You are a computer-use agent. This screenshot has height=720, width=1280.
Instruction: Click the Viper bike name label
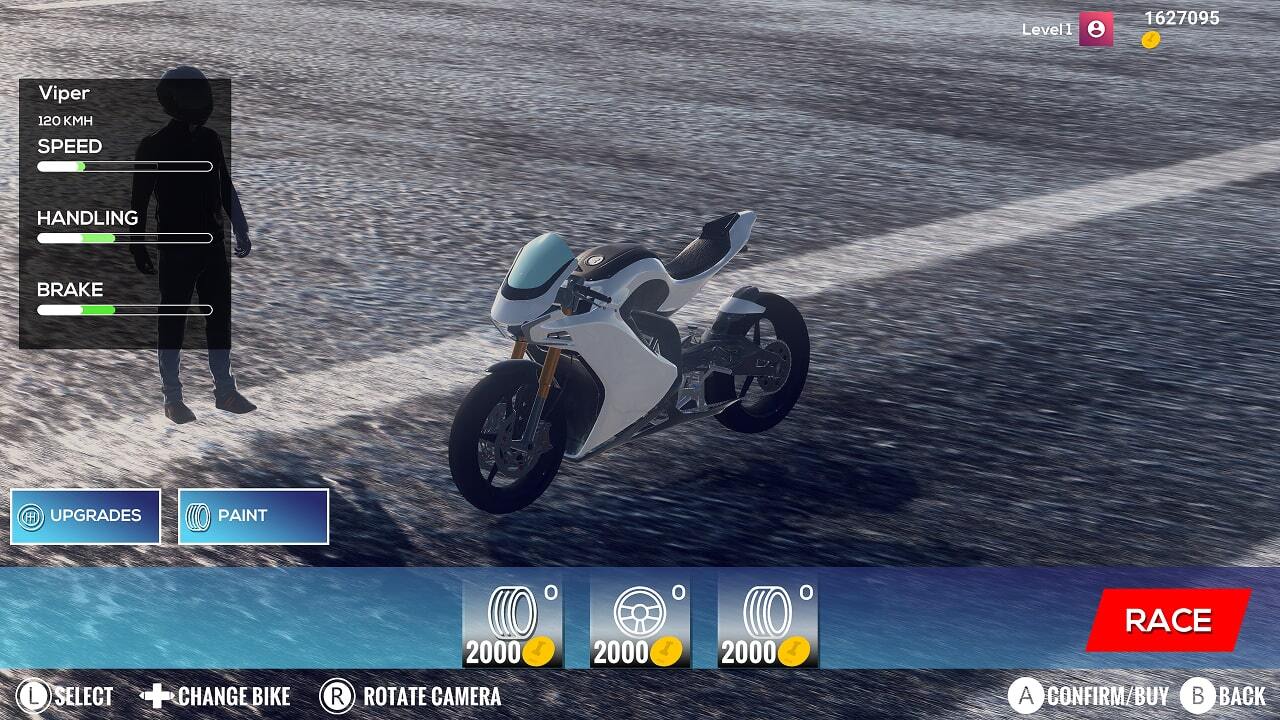(x=62, y=92)
